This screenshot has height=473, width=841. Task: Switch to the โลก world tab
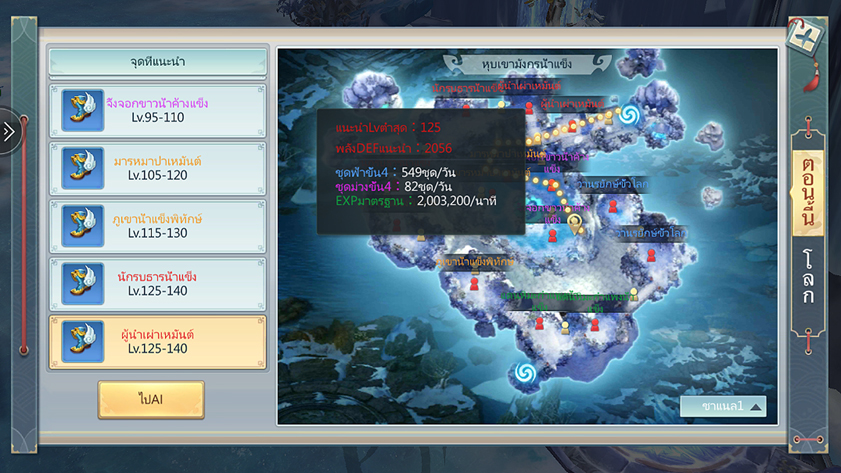pos(808,278)
